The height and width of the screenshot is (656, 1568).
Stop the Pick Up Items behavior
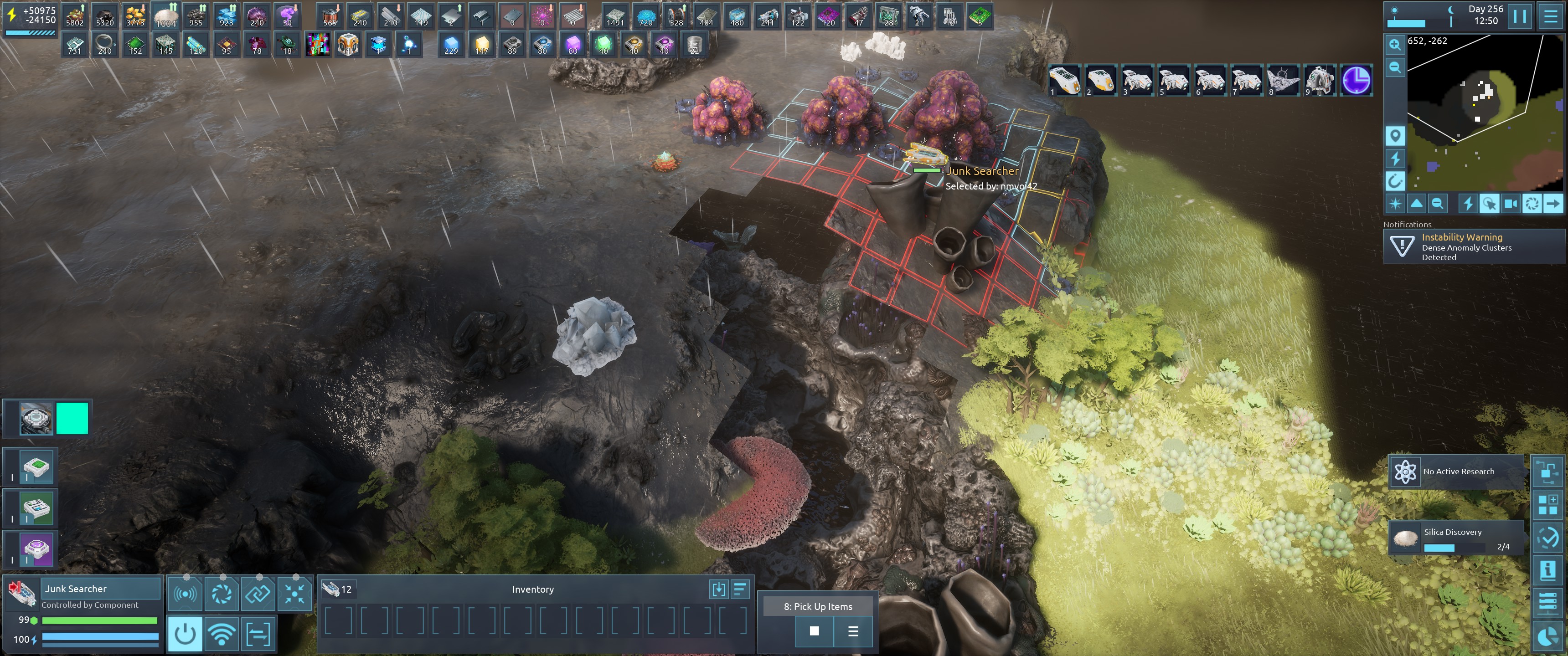click(814, 631)
